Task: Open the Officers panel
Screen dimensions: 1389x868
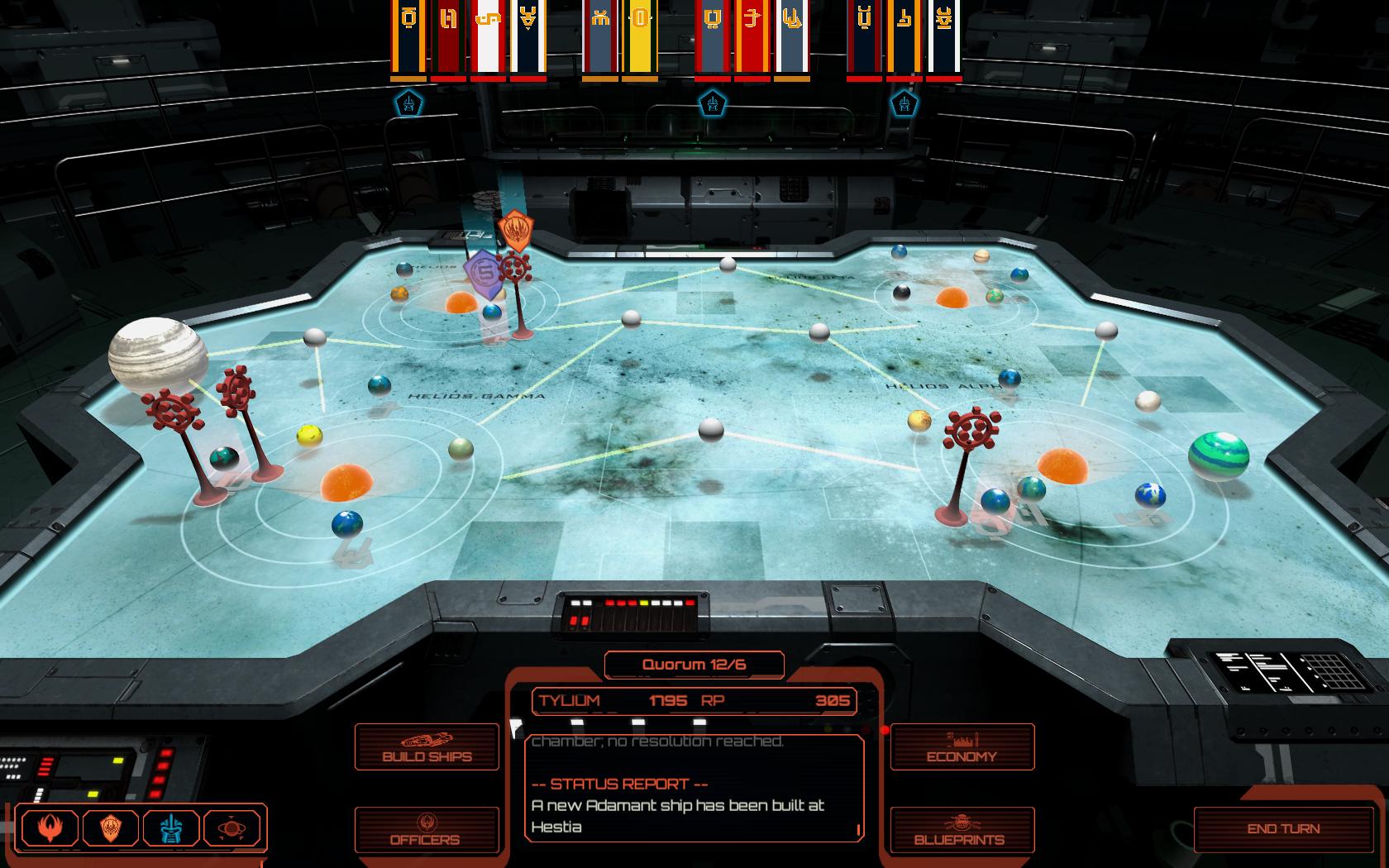Action: (x=427, y=830)
